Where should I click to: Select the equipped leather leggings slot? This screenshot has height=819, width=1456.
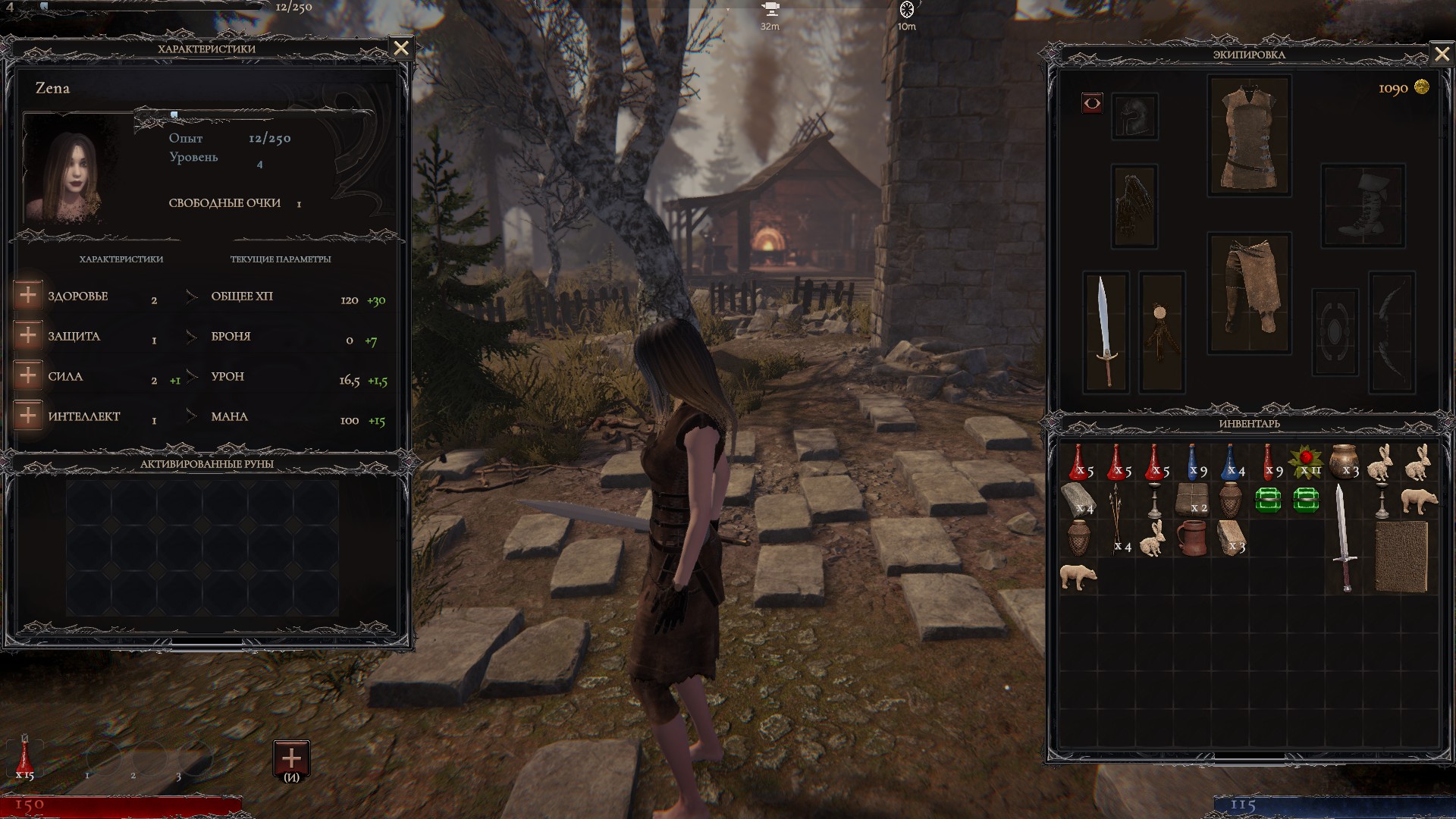[1249, 293]
